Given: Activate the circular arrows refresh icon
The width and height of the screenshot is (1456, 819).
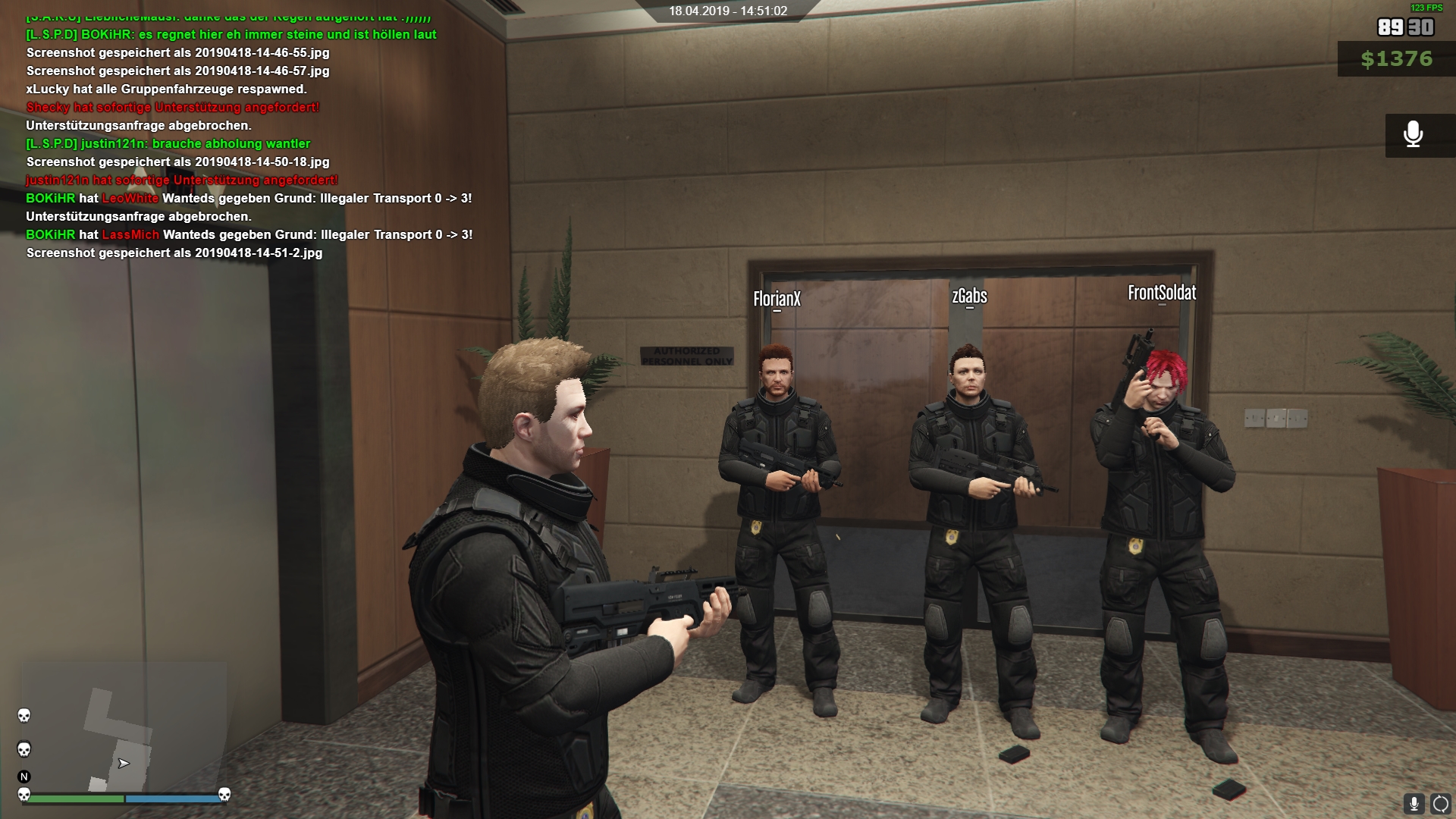Looking at the screenshot, I should click(1440, 804).
